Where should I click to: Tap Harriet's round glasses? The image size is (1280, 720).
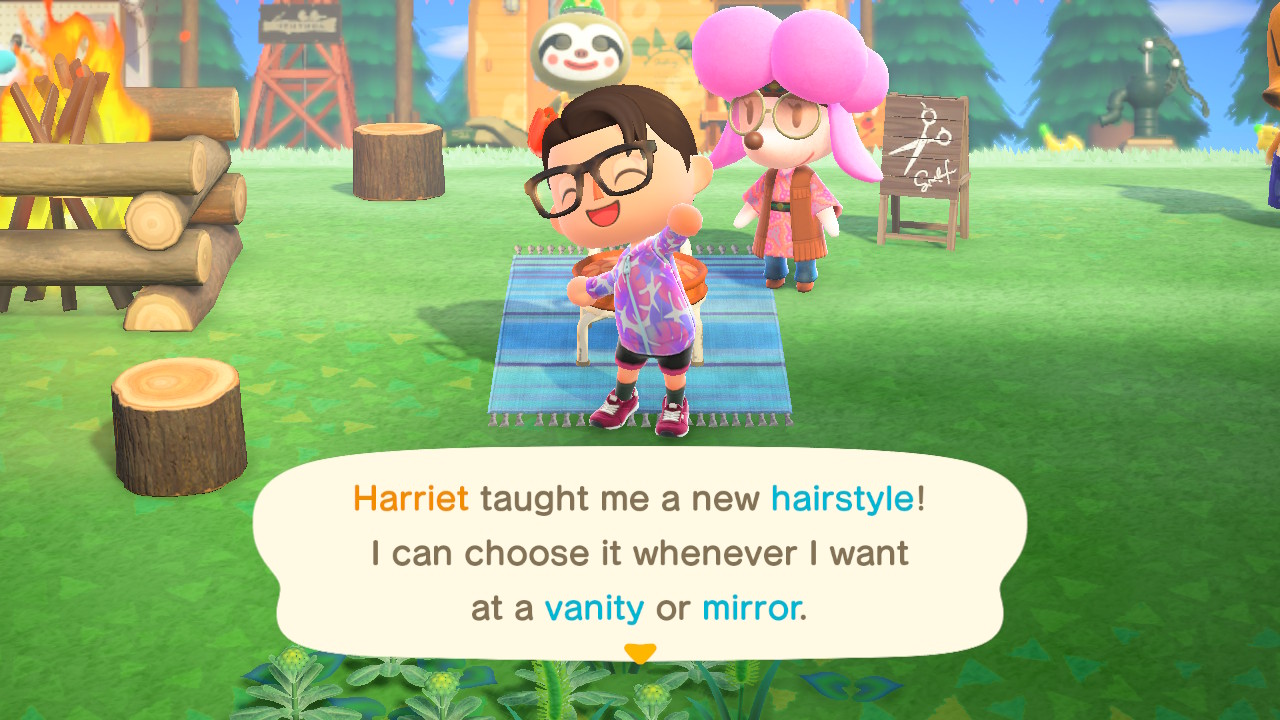pos(775,113)
